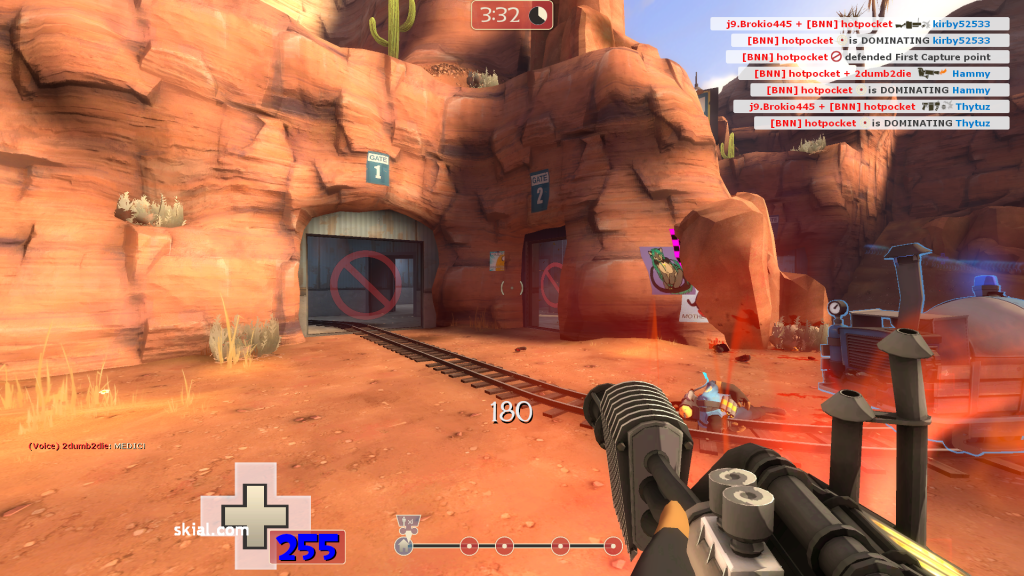Click the "defended First Capture point" feed entry
Image resolution: width=1024 pixels, height=576 pixels.
coord(867,57)
